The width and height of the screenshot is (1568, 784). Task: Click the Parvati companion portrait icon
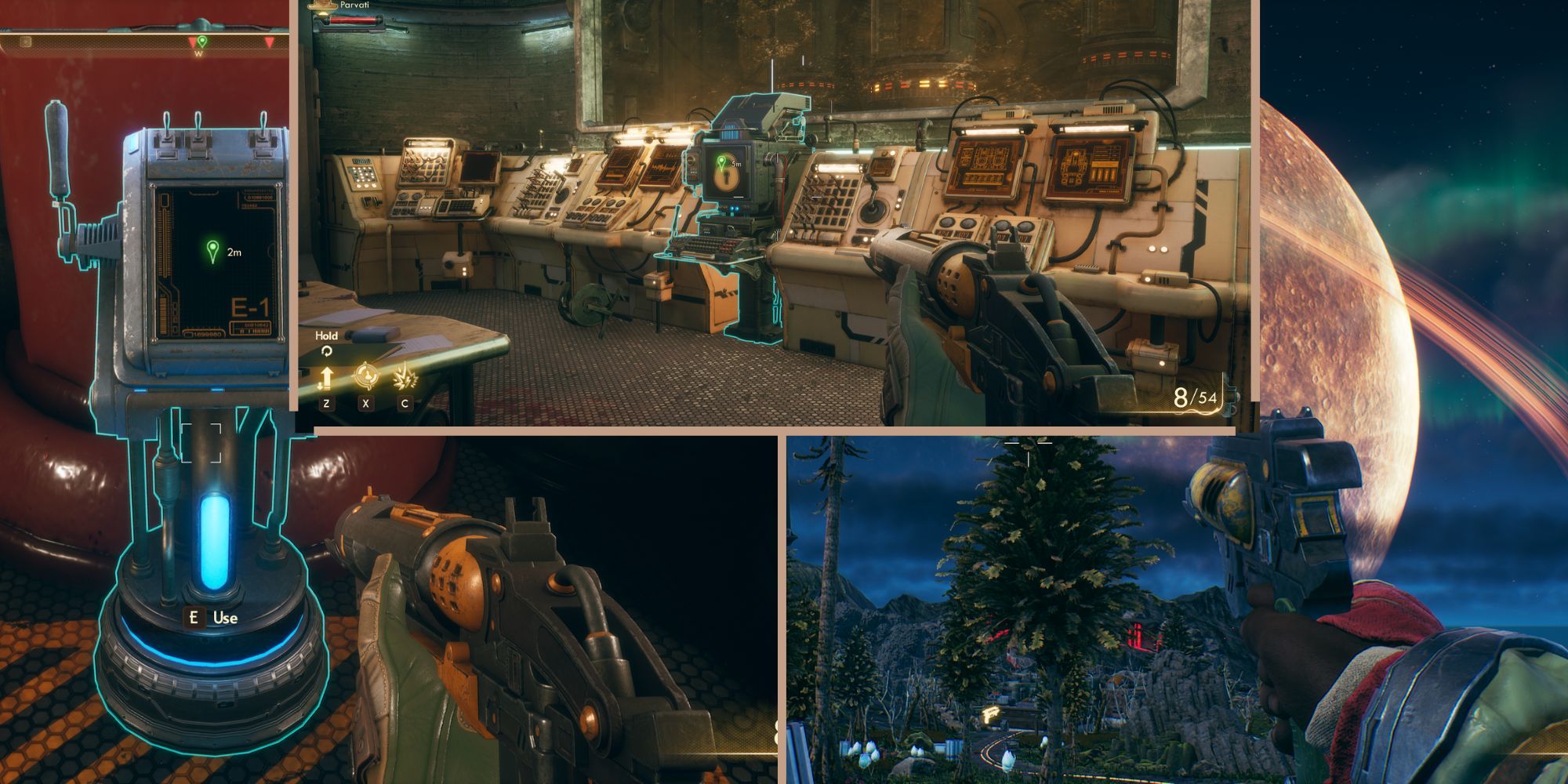[322, 6]
